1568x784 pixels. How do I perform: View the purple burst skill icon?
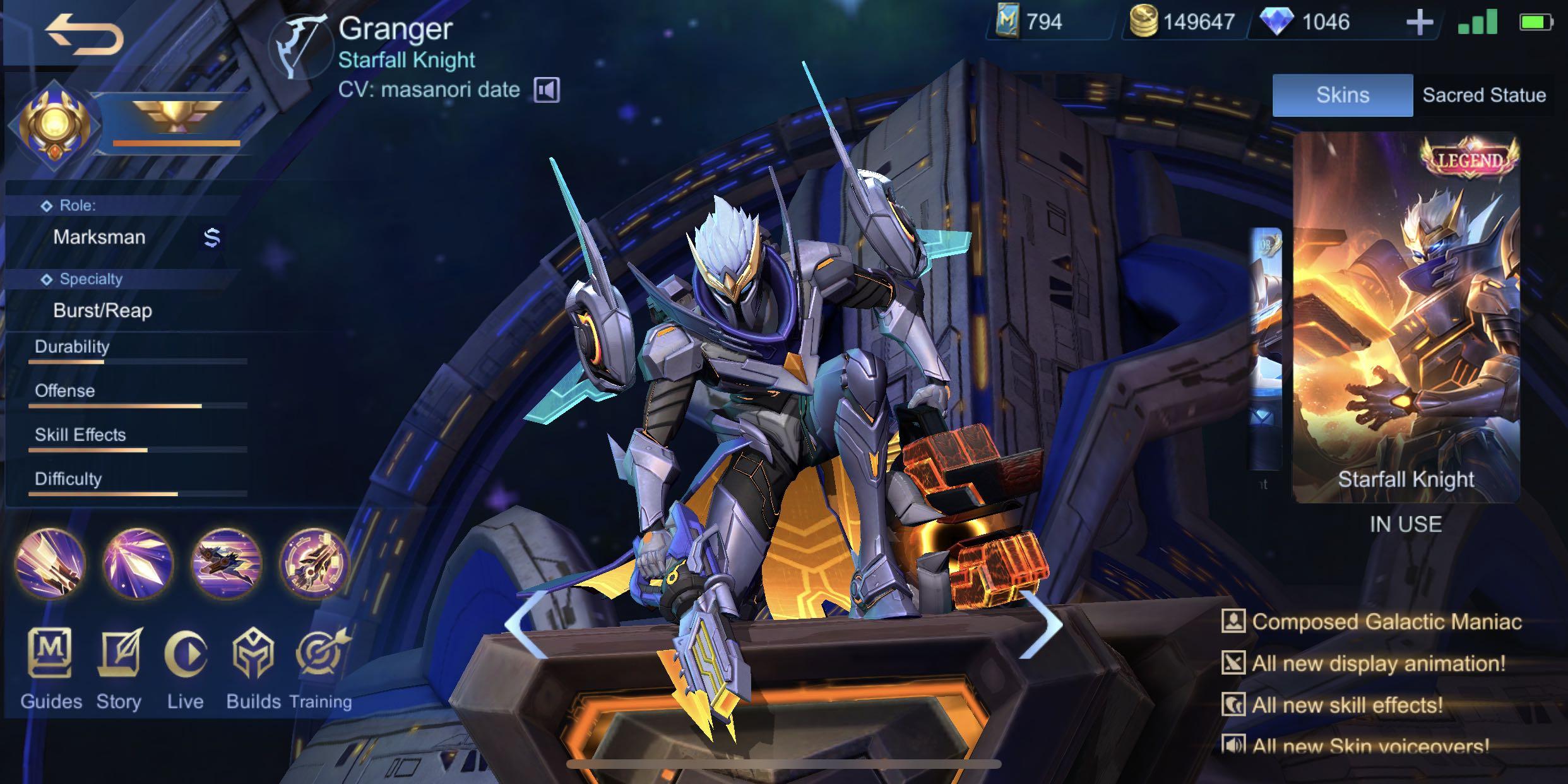[138, 563]
